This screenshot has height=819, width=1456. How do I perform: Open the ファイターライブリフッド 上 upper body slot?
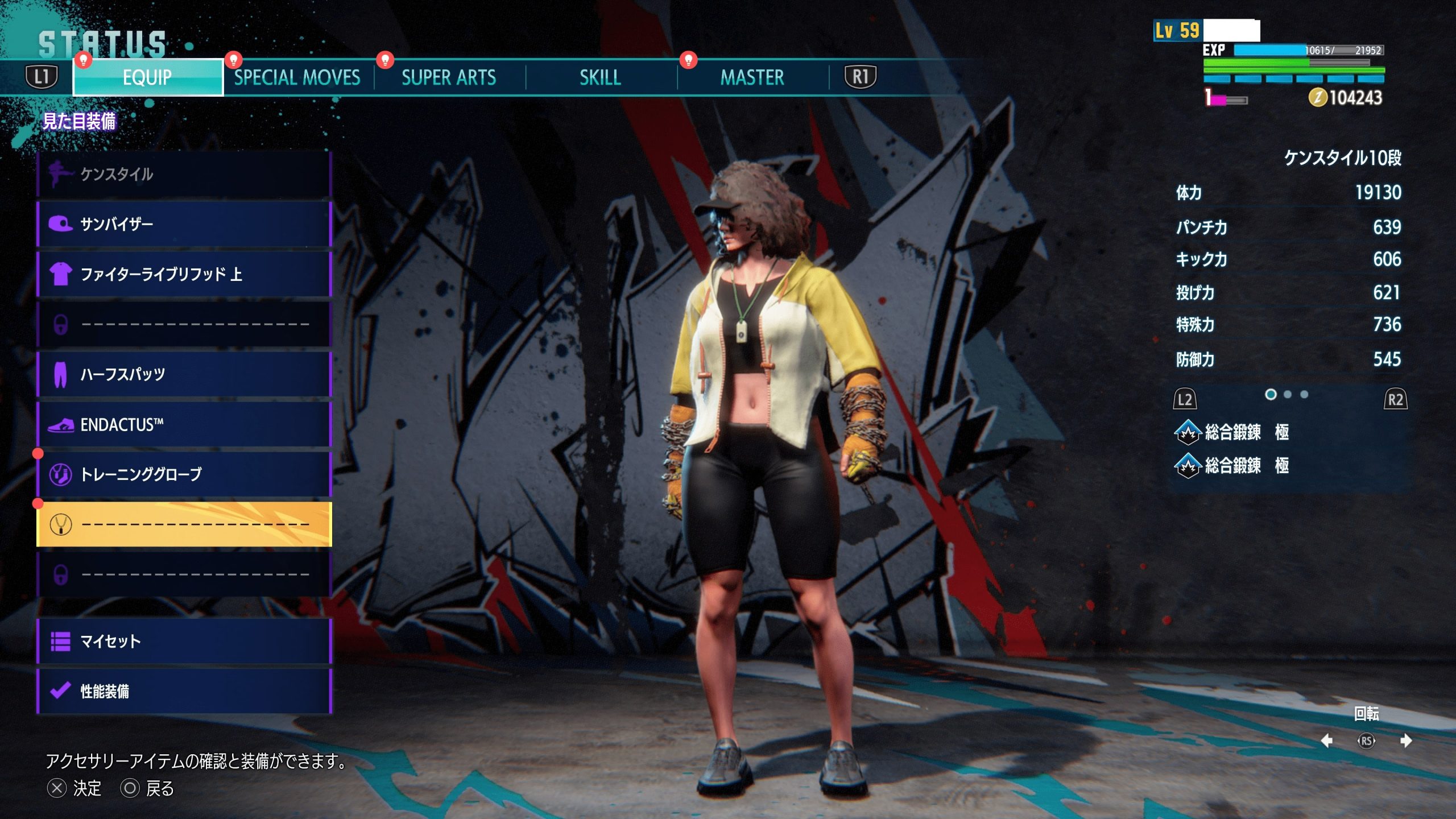(184, 274)
